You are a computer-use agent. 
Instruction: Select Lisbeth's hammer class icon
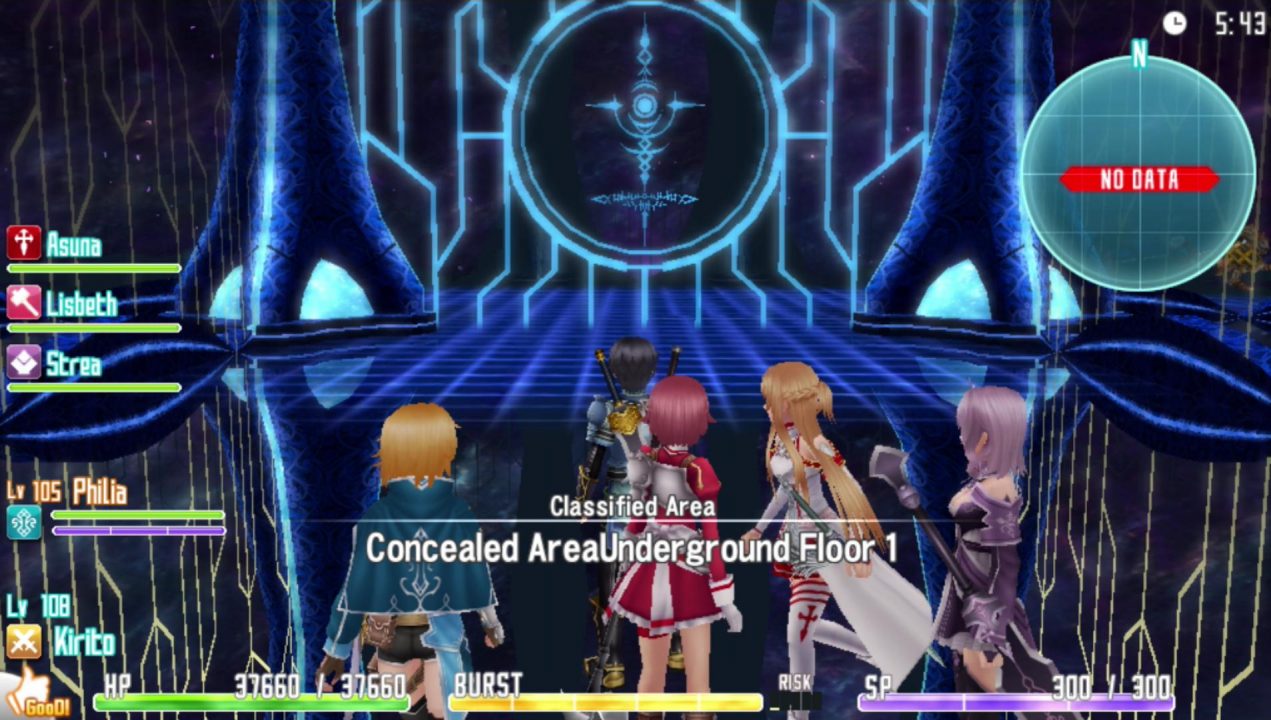click(23, 302)
